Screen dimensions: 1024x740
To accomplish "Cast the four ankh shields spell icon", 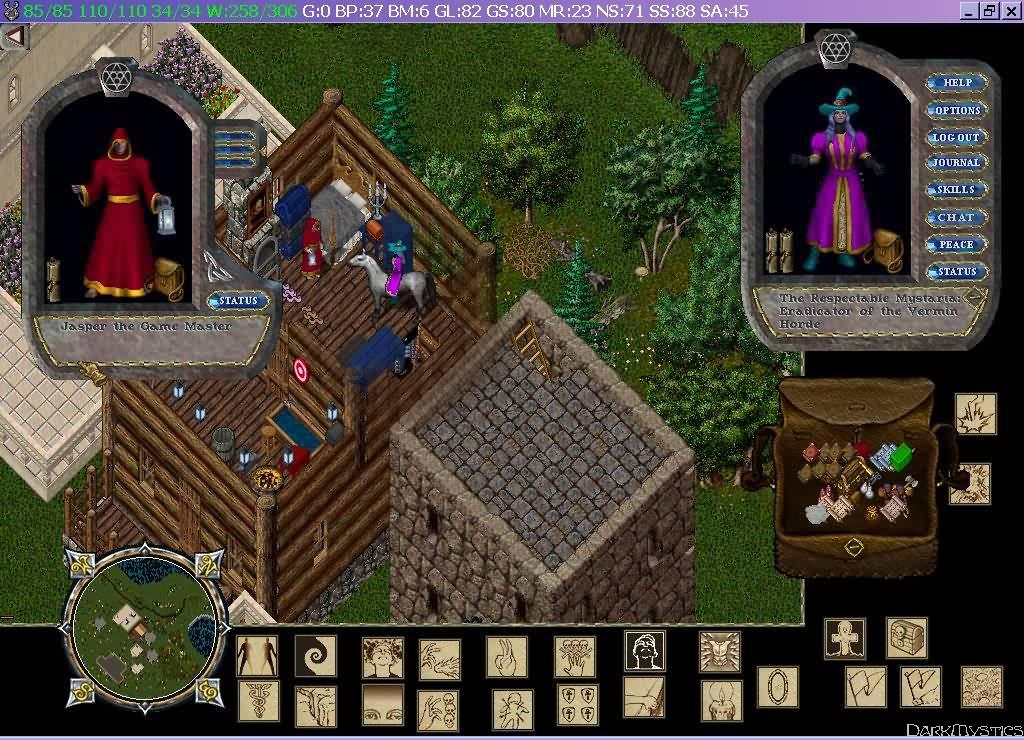I will (x=577, y=703).
